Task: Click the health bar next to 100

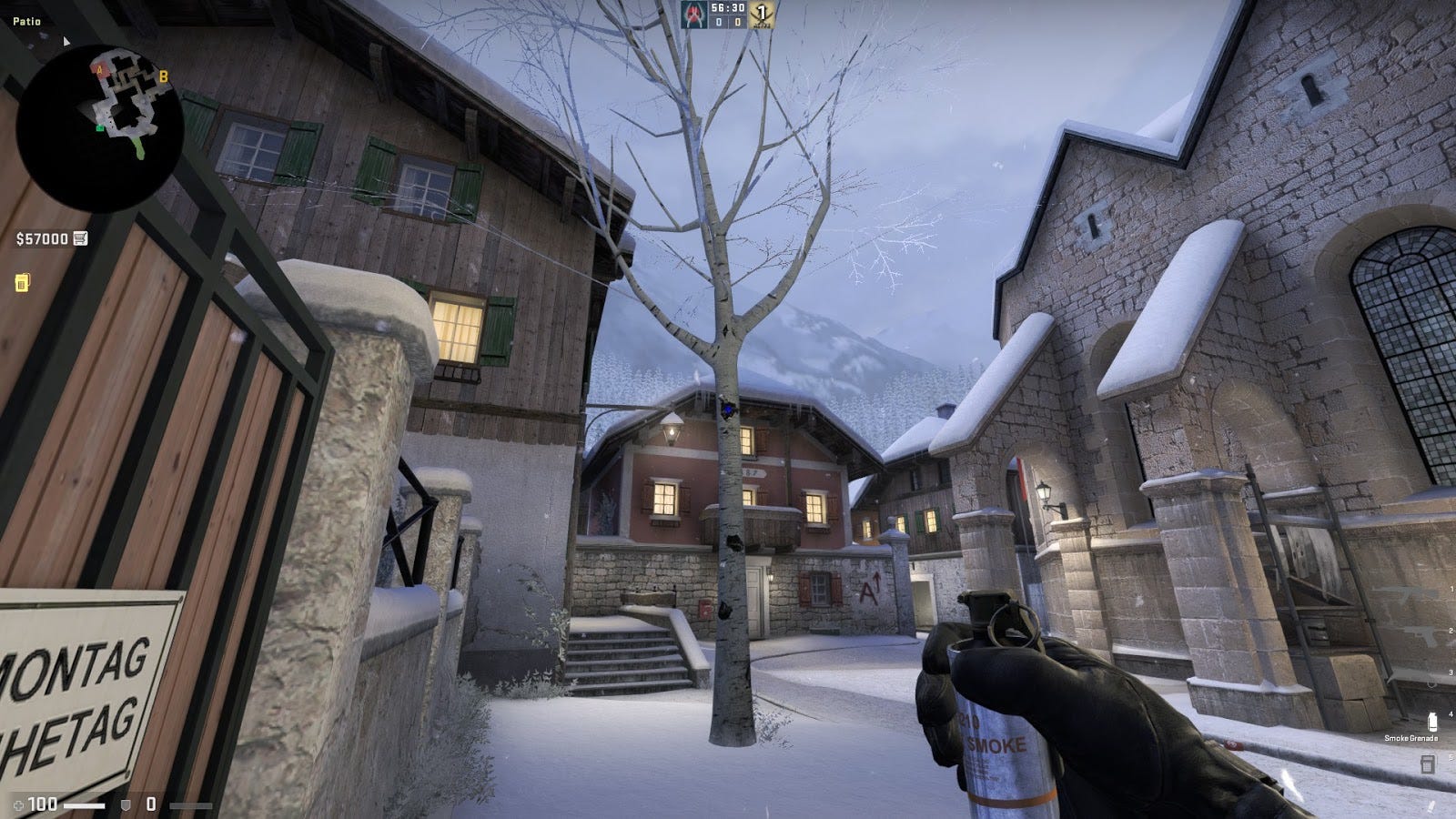Action: coord(84,805)
